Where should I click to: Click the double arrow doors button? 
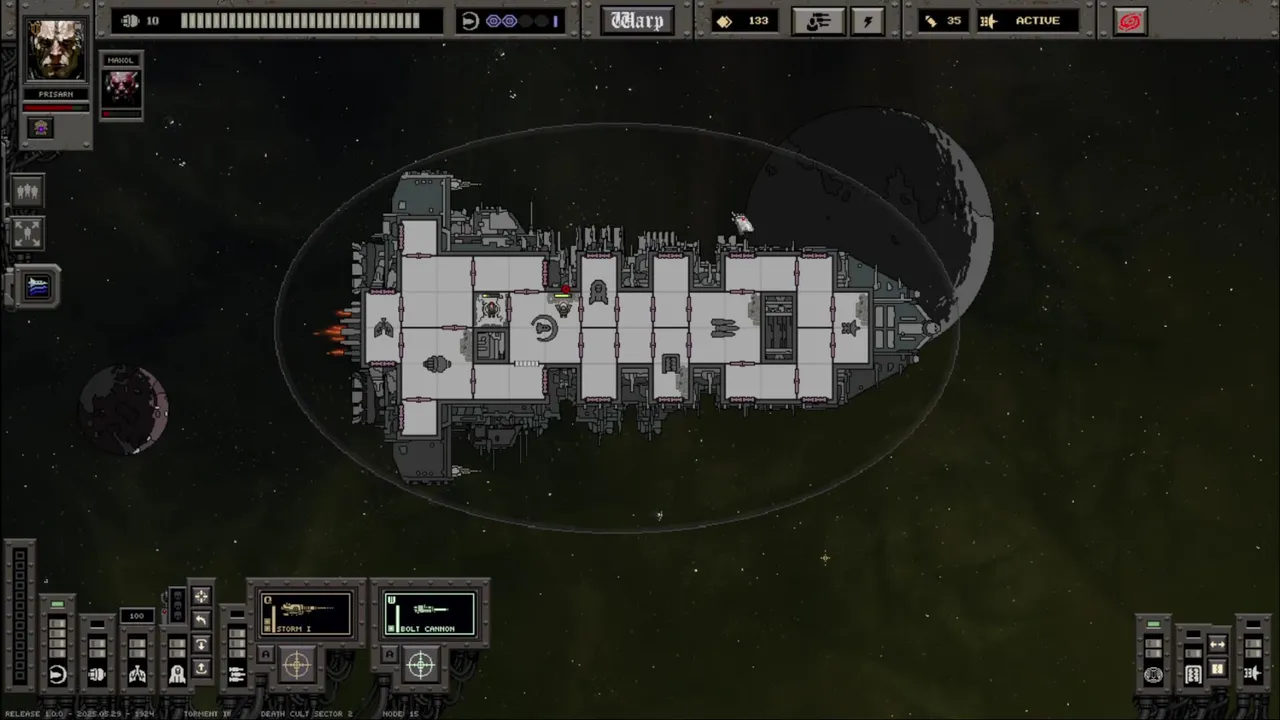point(1217,644)
